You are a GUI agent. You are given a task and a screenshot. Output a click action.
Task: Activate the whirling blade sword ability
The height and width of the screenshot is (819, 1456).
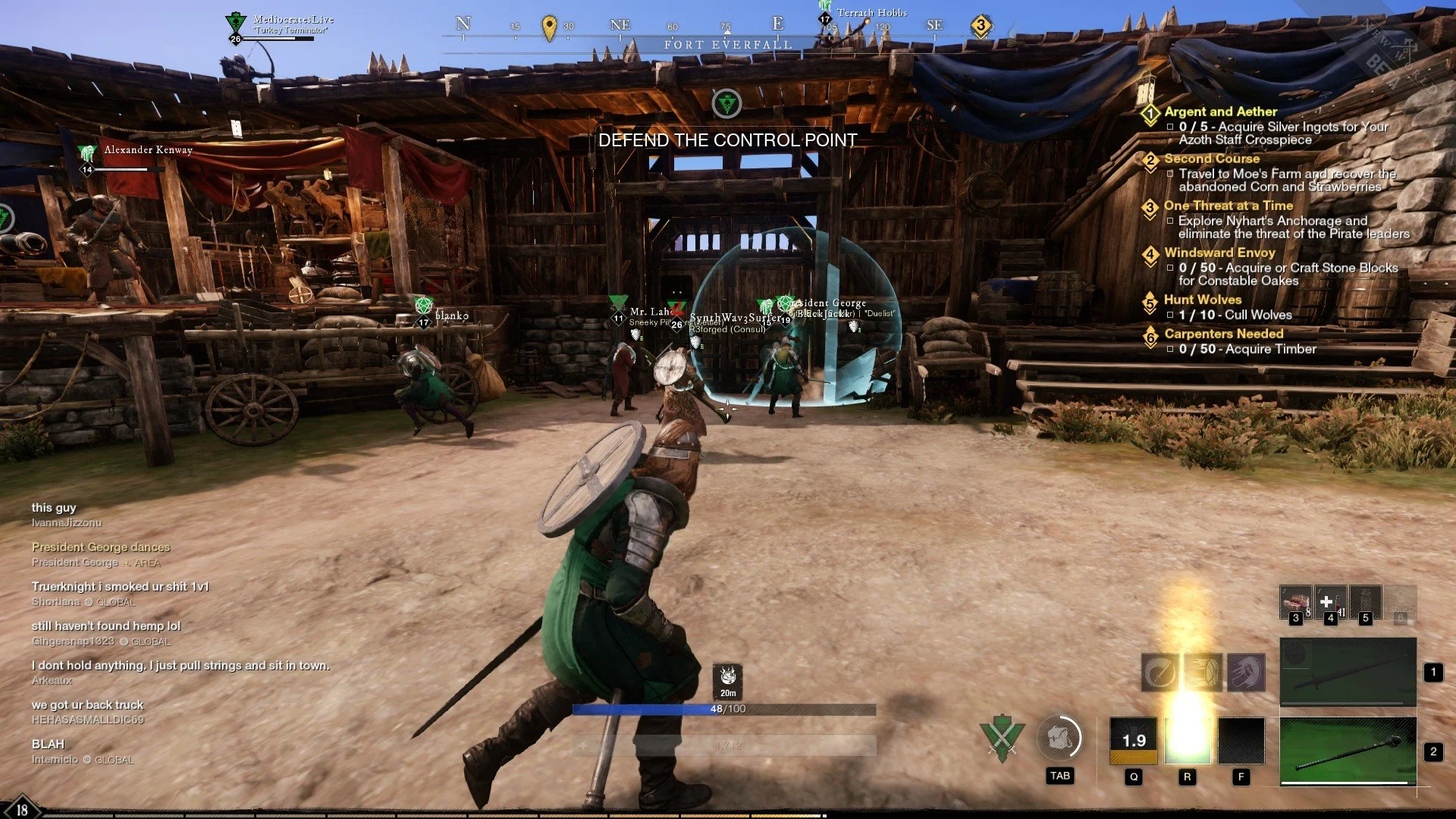pos(1159,672)
